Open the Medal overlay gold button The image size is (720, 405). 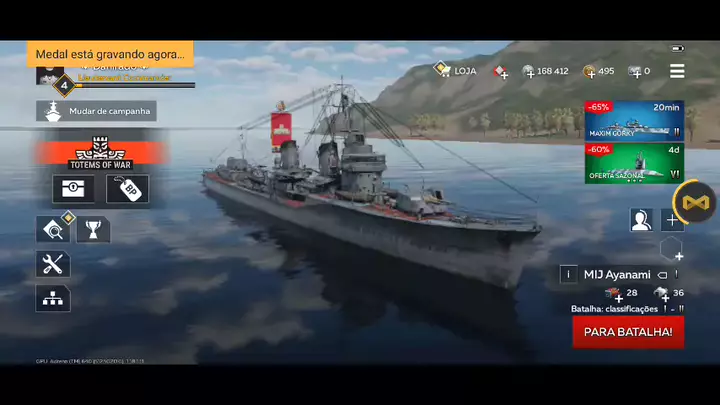pos(694,203)
